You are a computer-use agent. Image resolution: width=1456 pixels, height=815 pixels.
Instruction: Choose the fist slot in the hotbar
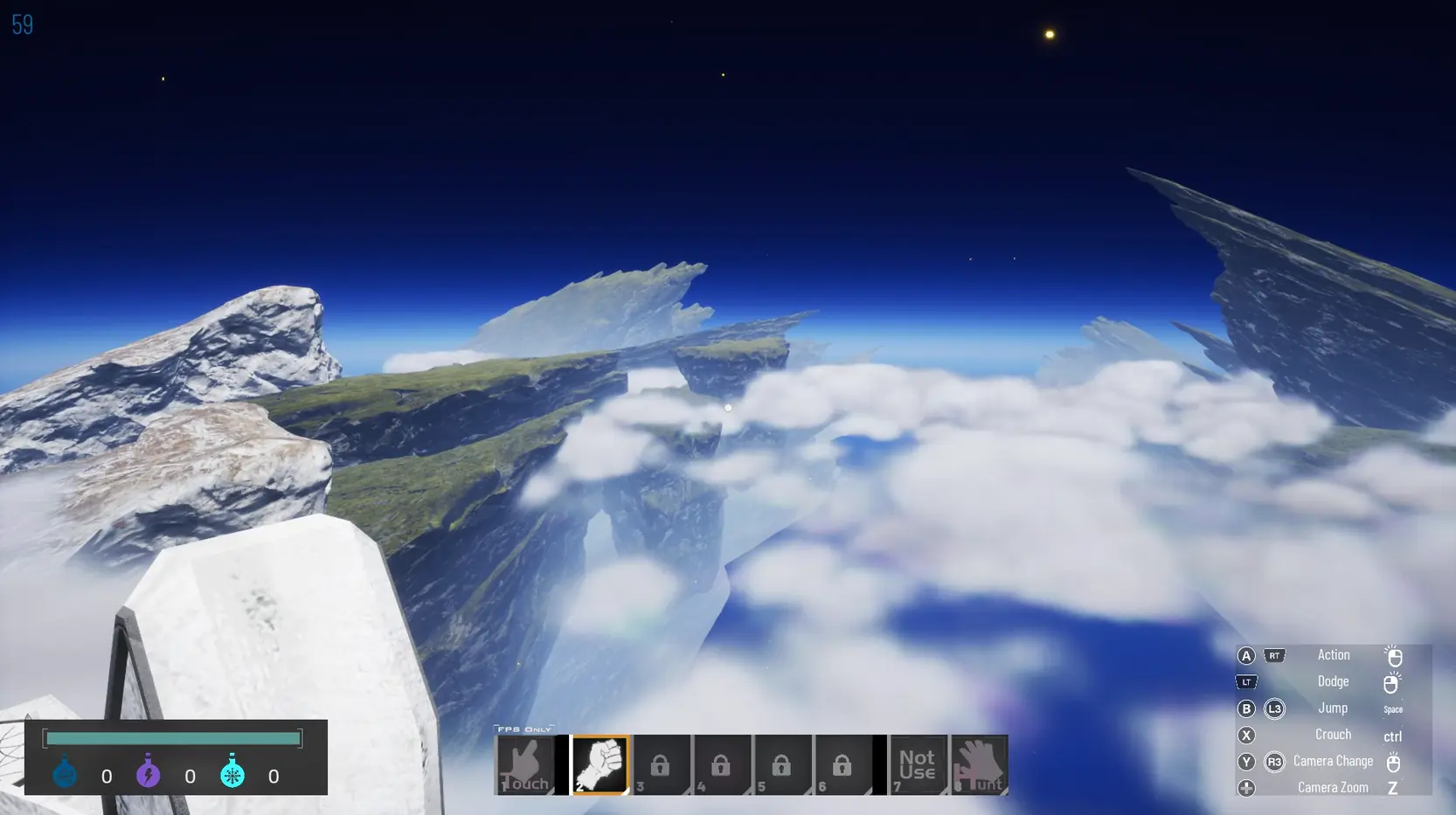pos(600,765)
